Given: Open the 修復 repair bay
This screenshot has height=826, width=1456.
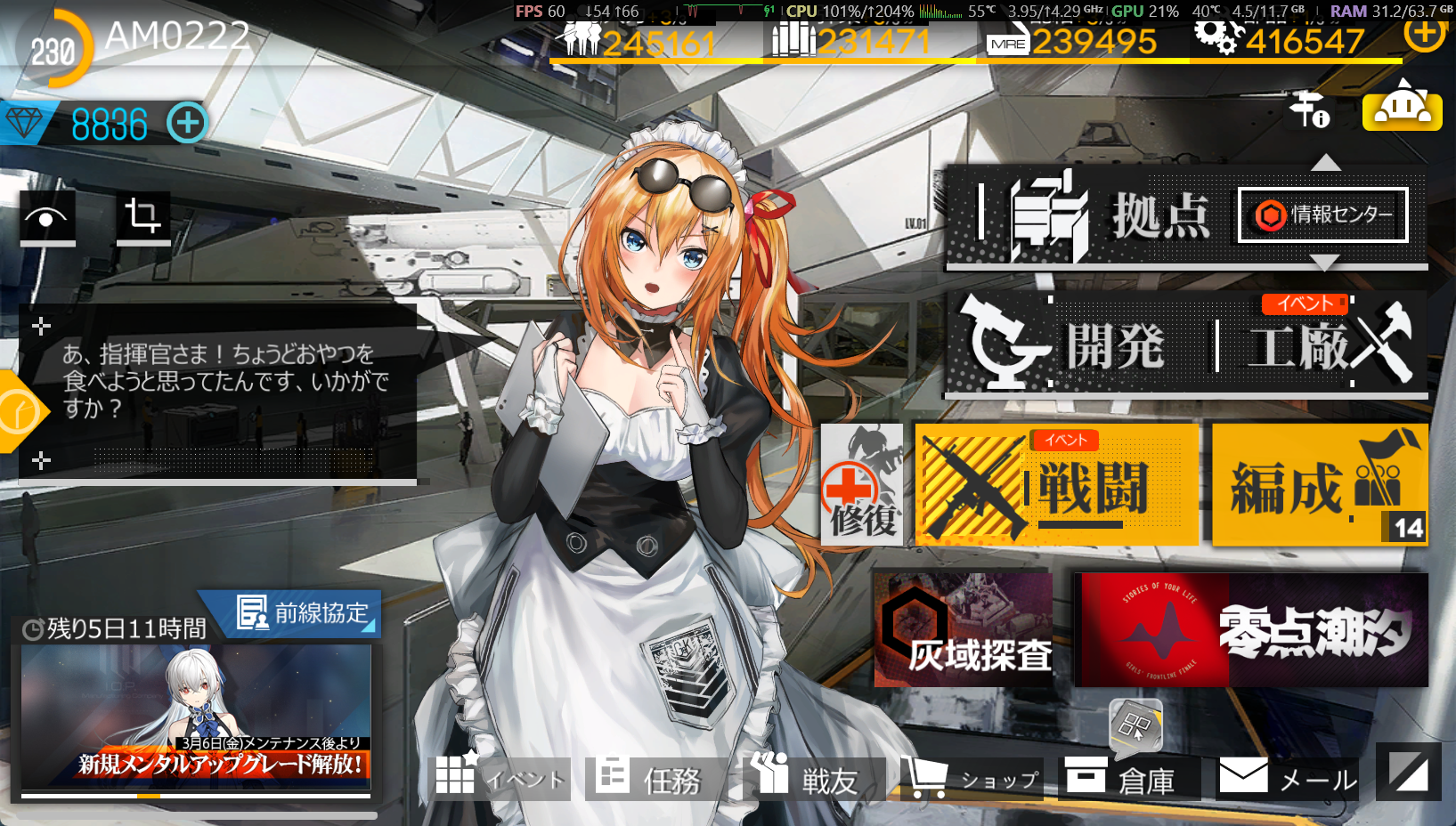Looking at the screenshot, I should point(861,485).
